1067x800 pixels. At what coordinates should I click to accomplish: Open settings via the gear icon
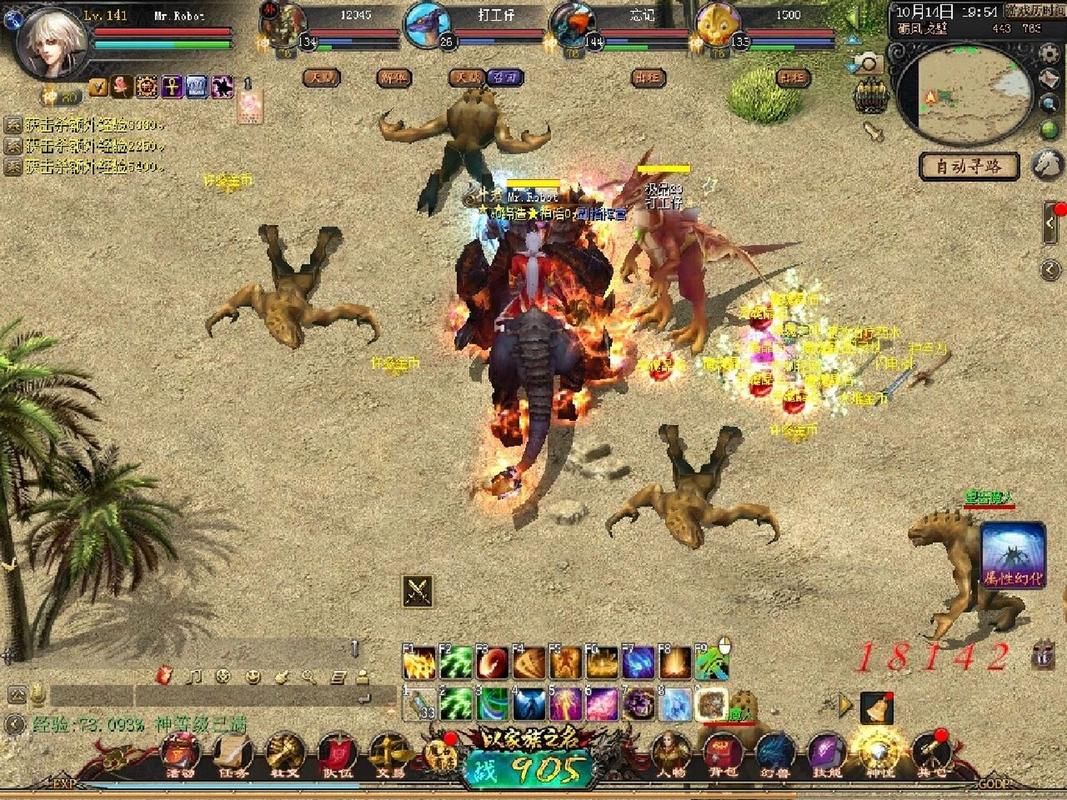(x=1049, y=54)
